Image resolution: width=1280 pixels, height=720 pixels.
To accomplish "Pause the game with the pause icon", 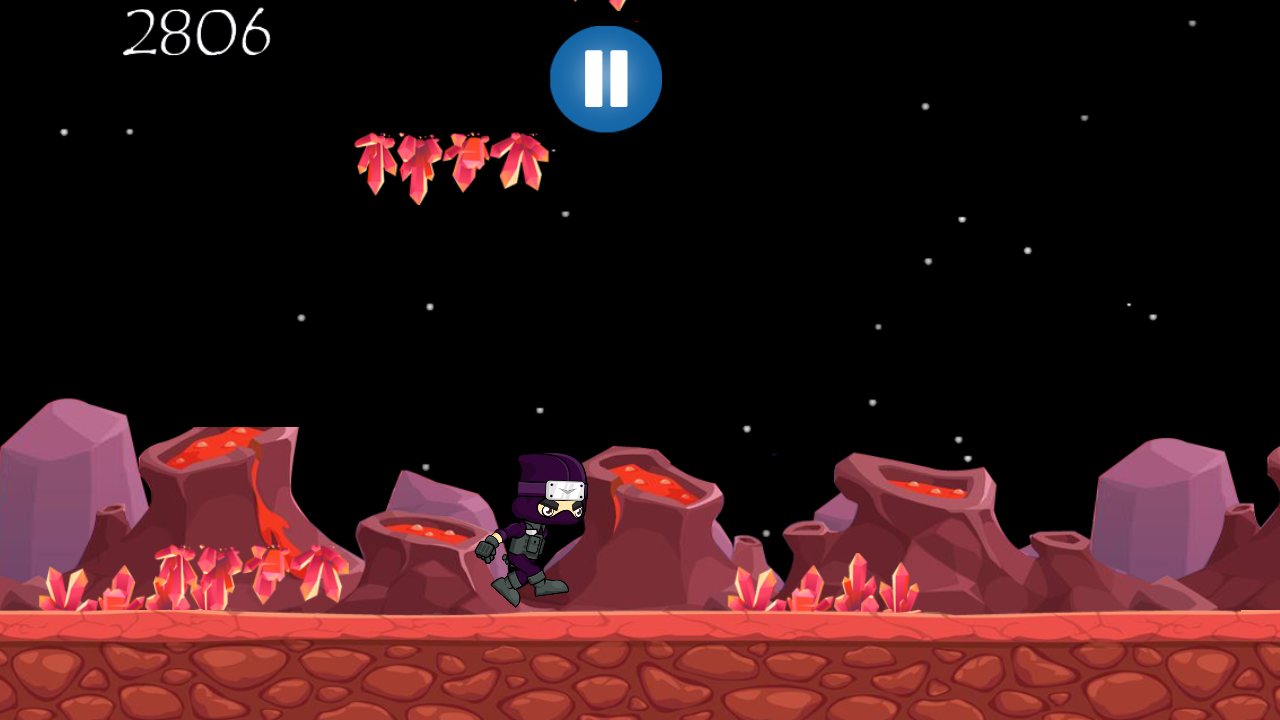I will (605, 78).
